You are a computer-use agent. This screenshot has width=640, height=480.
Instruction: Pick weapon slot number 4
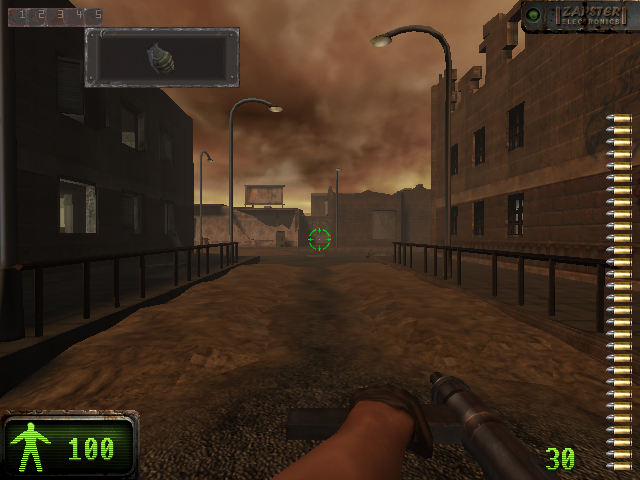click(x=77, y=15)
